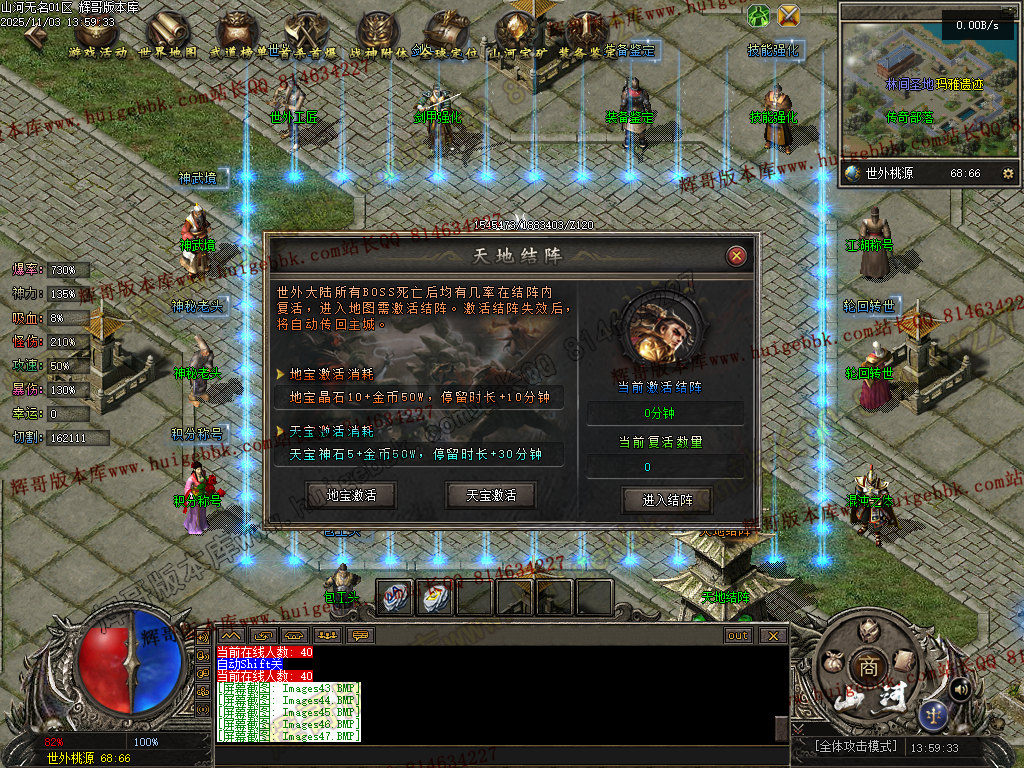The height and width of the screenshot is (768, 1024).
Task: Open the 世界地图 world map
Action: pos(168,33)
